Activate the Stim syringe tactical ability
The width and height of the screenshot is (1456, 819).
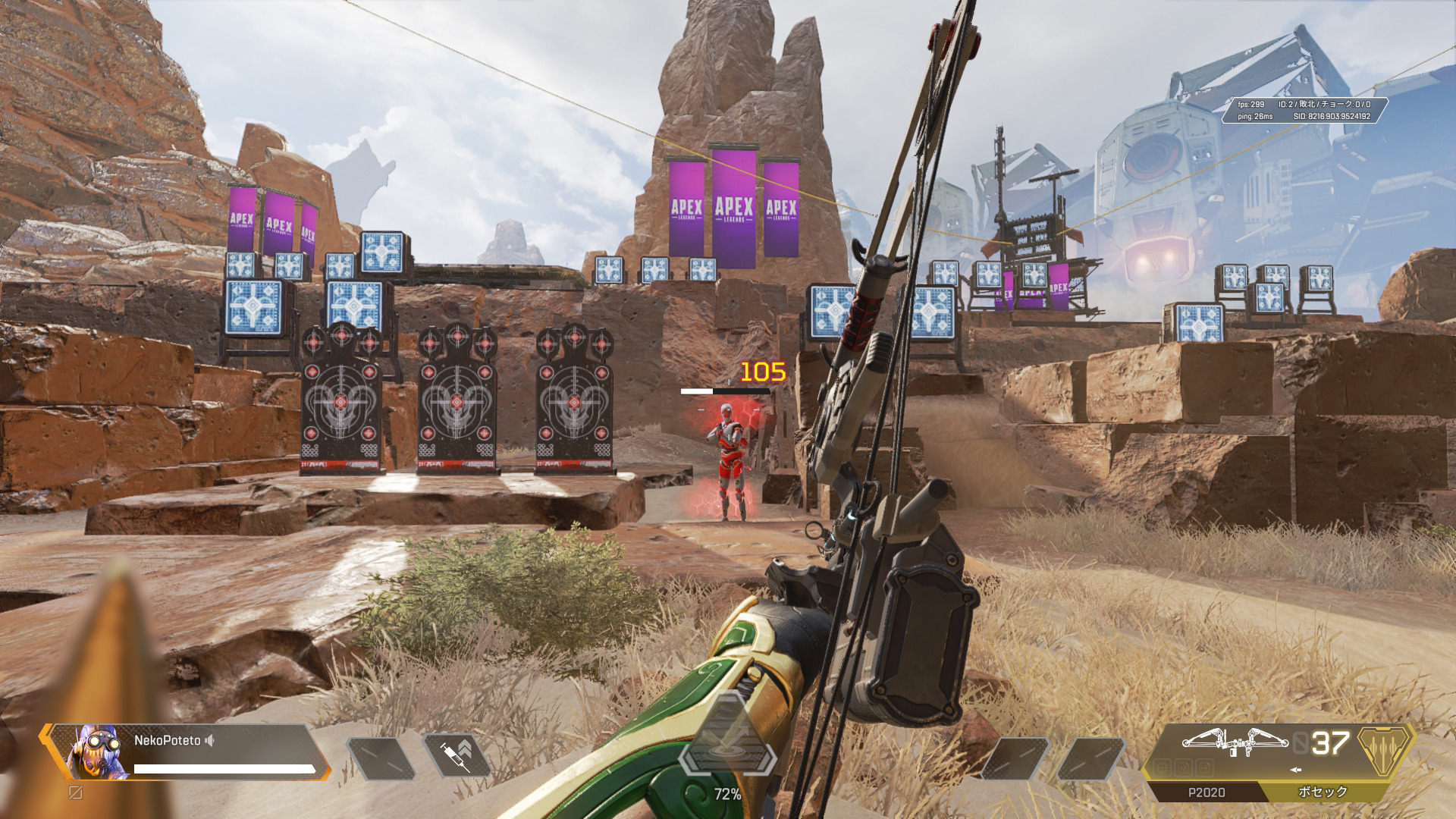coord(457,756)
